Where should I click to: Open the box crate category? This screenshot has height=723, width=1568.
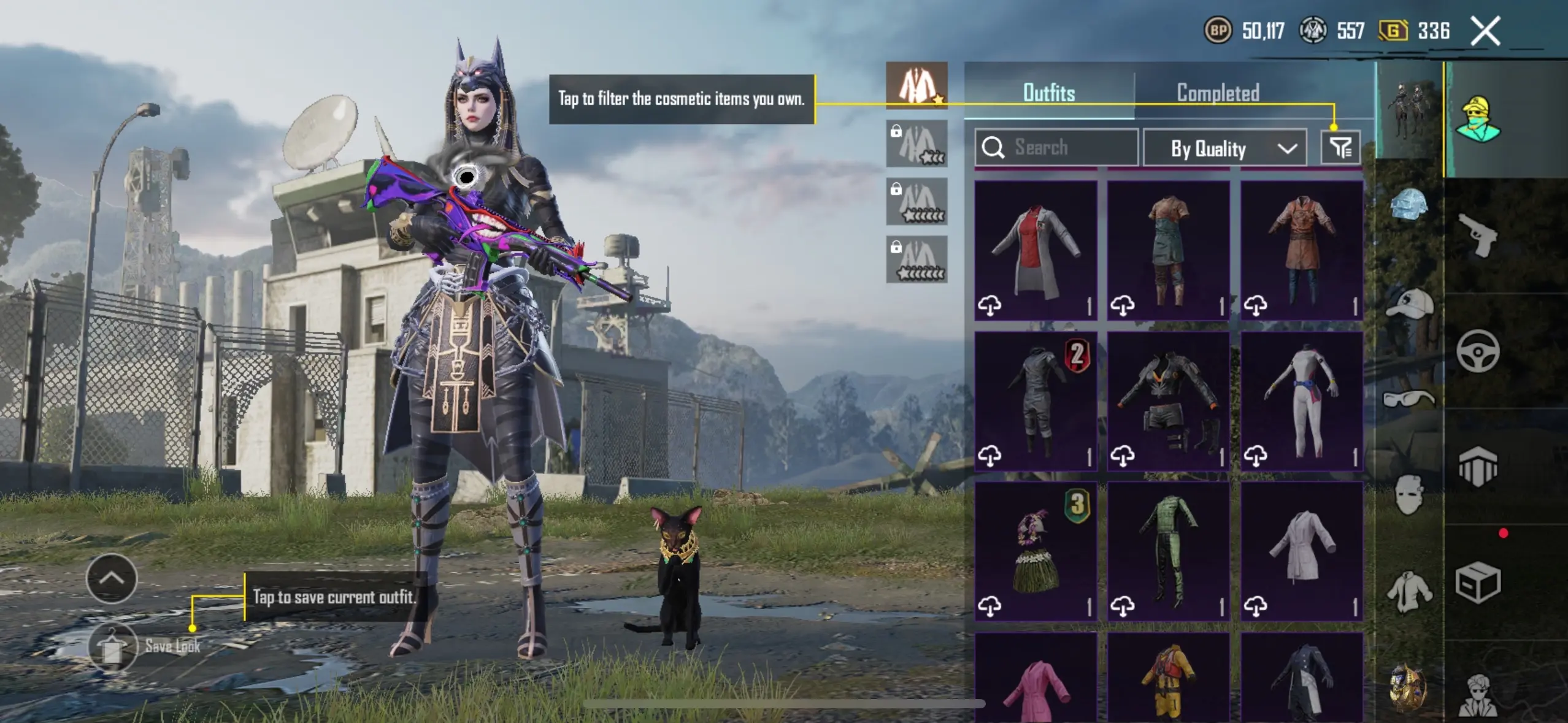1477,583
